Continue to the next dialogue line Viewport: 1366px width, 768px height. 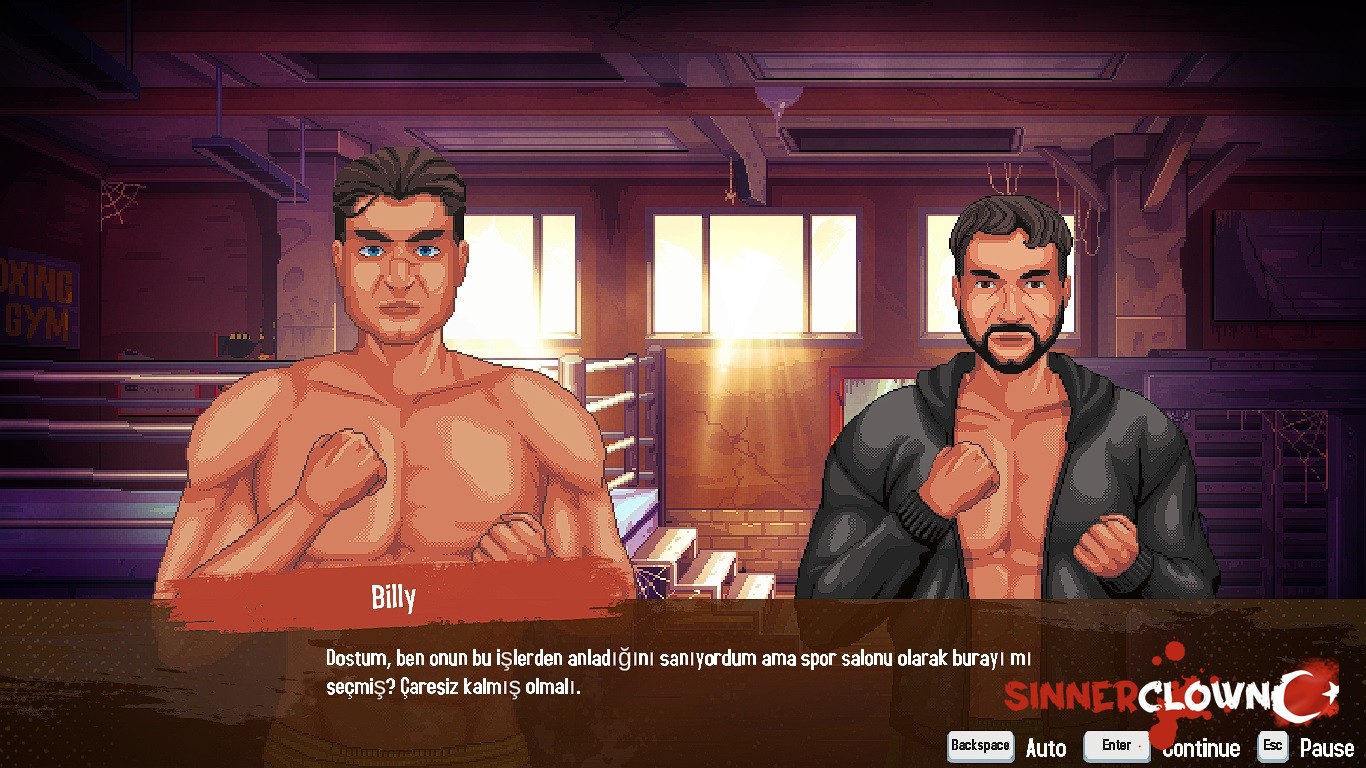[1200, 747]
